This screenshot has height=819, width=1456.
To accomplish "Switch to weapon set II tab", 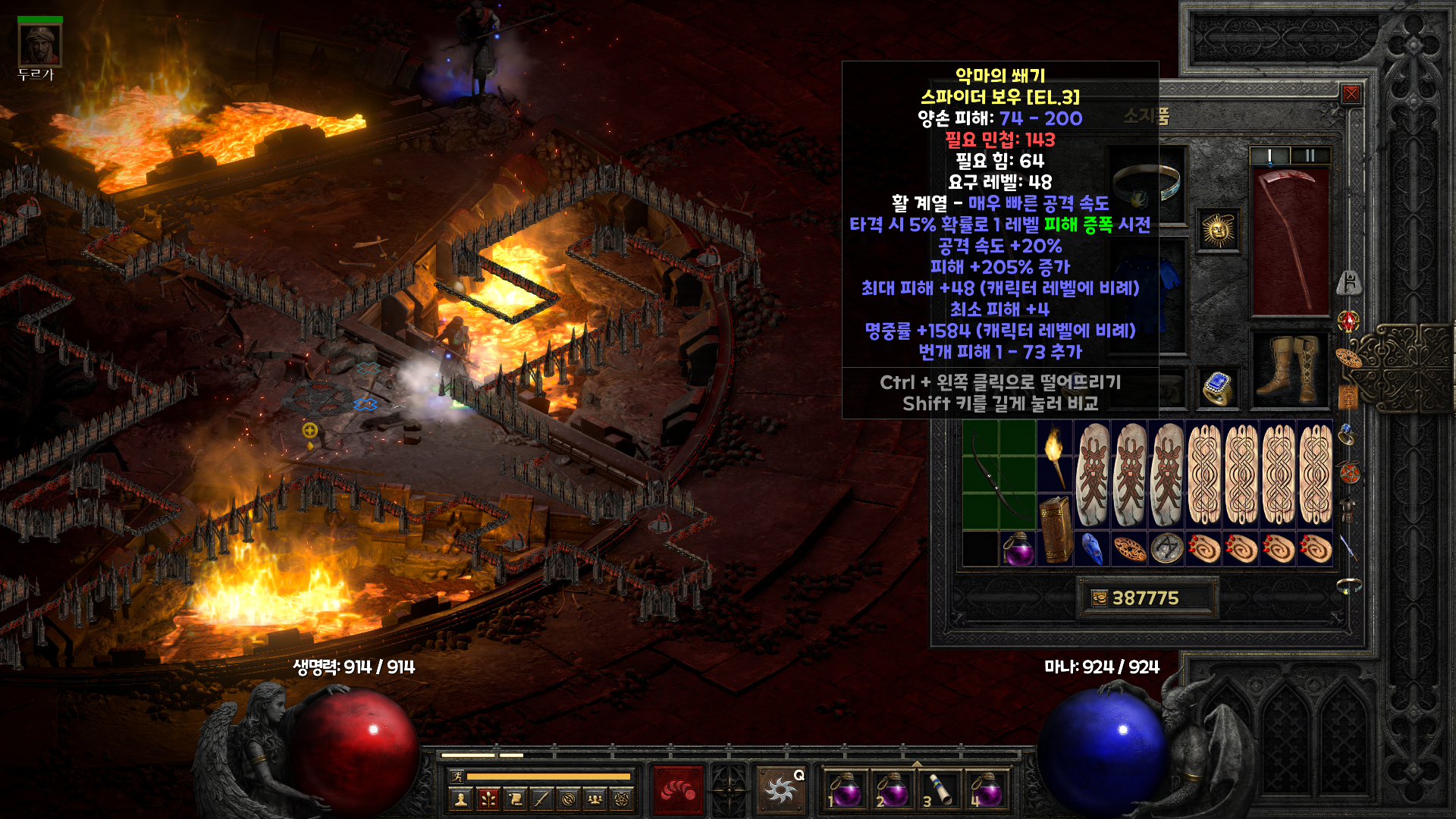I will [x=1310, y=155].
